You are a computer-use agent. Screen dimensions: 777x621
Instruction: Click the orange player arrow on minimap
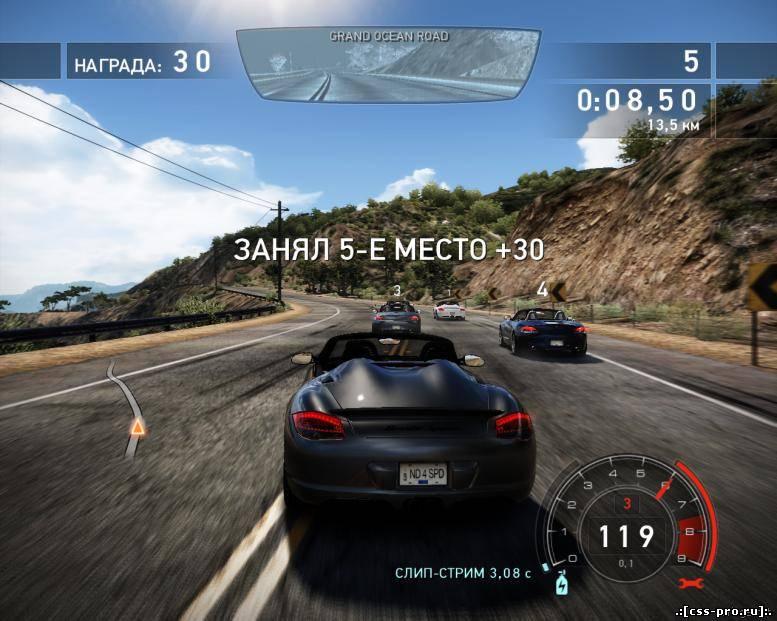137,427
